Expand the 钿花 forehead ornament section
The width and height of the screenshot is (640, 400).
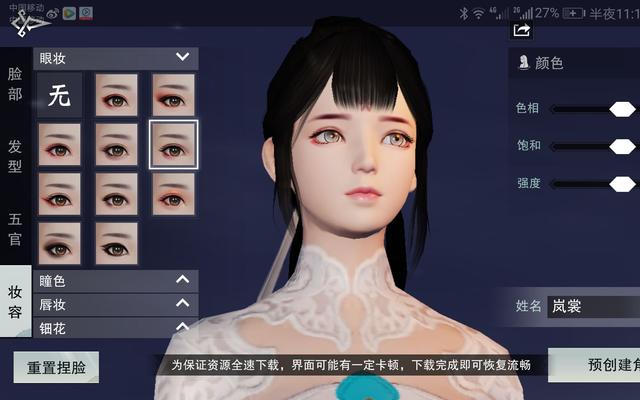(x=181, y=326)
